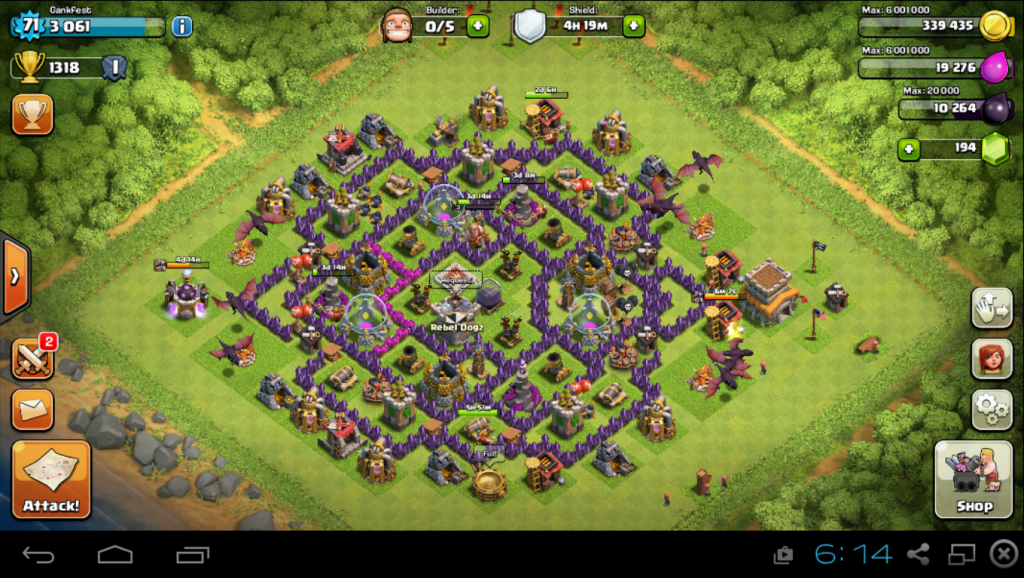Extend shield with the green plus button
1024x578 pixels.
(x=633, y=26)
